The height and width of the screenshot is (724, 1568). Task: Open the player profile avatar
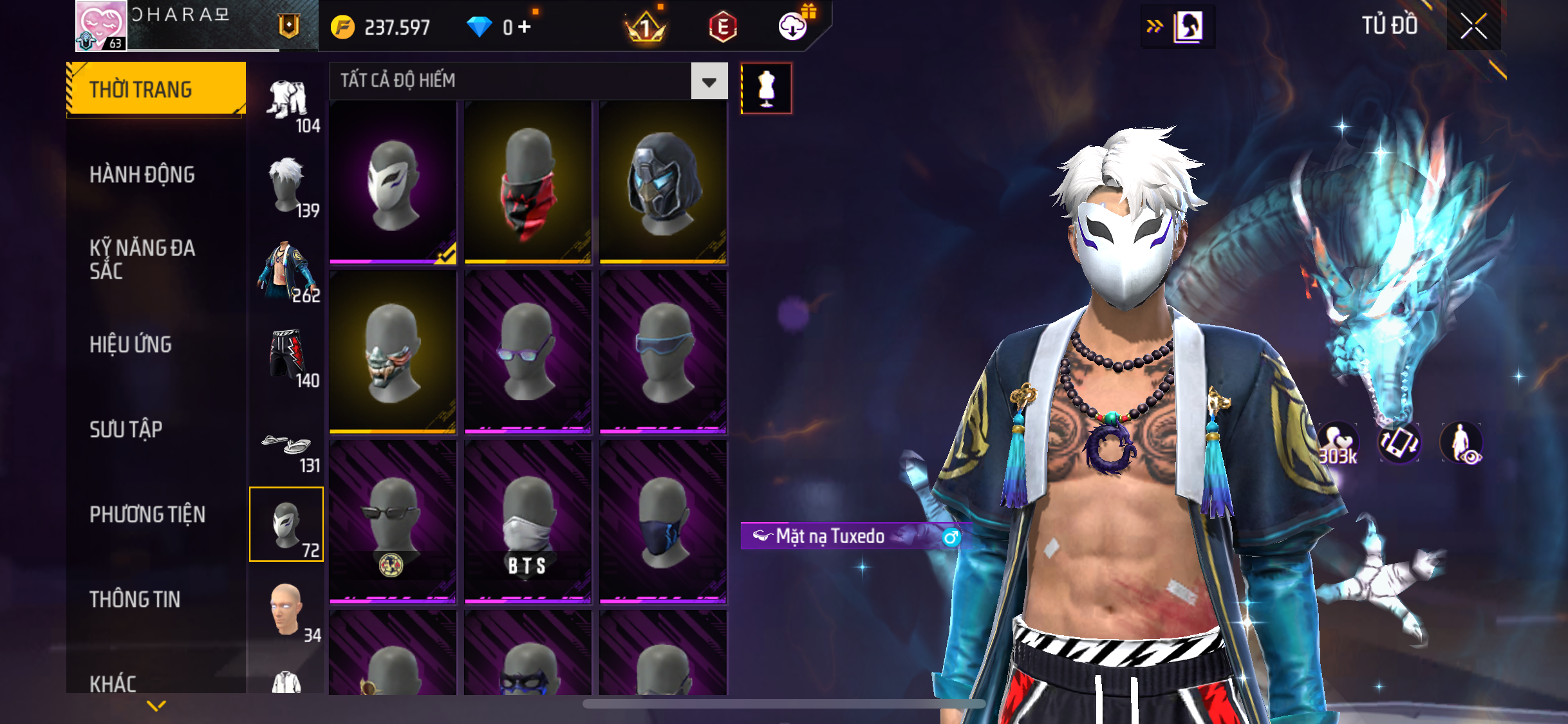(x=101, y=26)
